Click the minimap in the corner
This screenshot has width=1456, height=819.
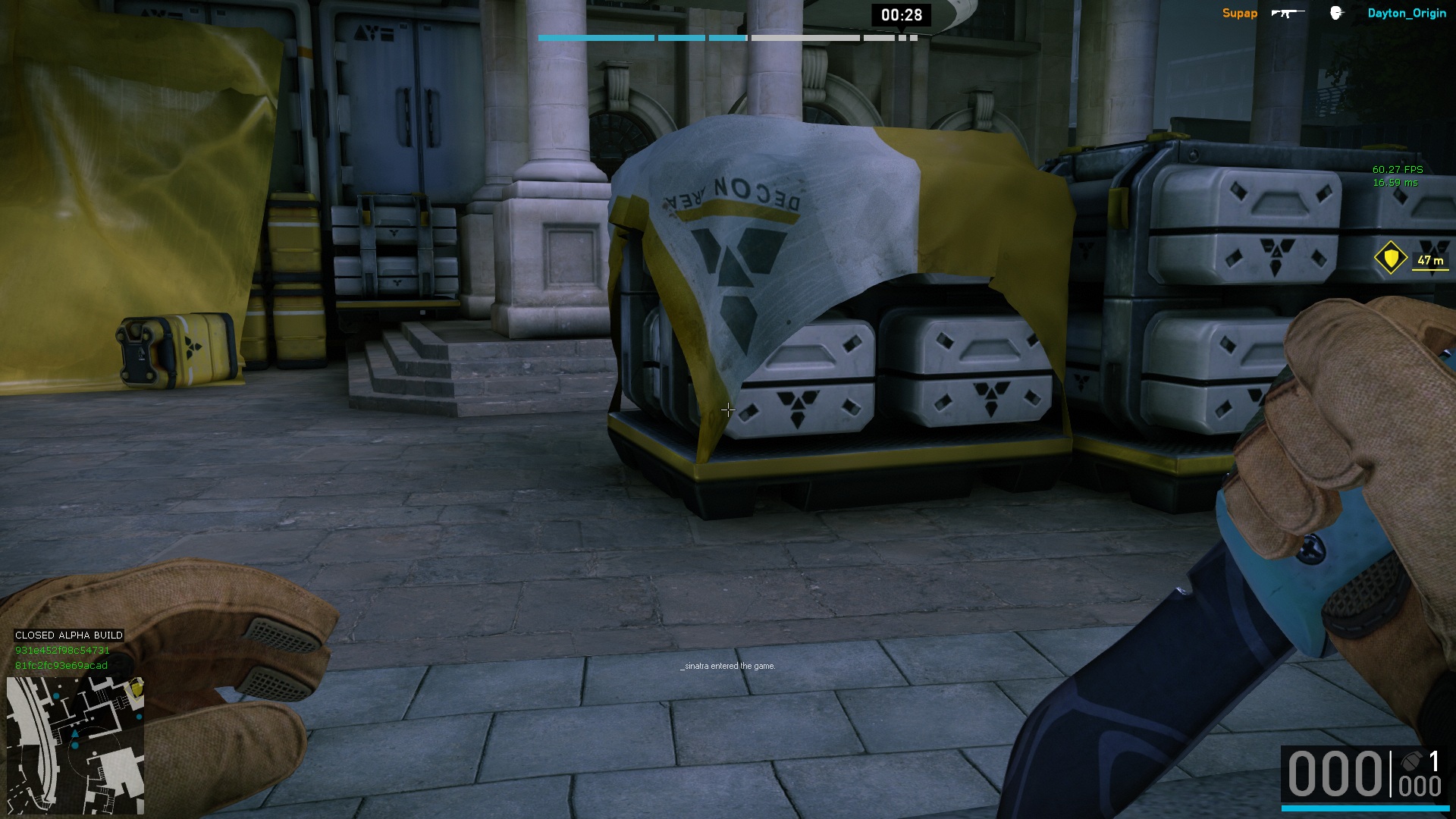(75, 745)
